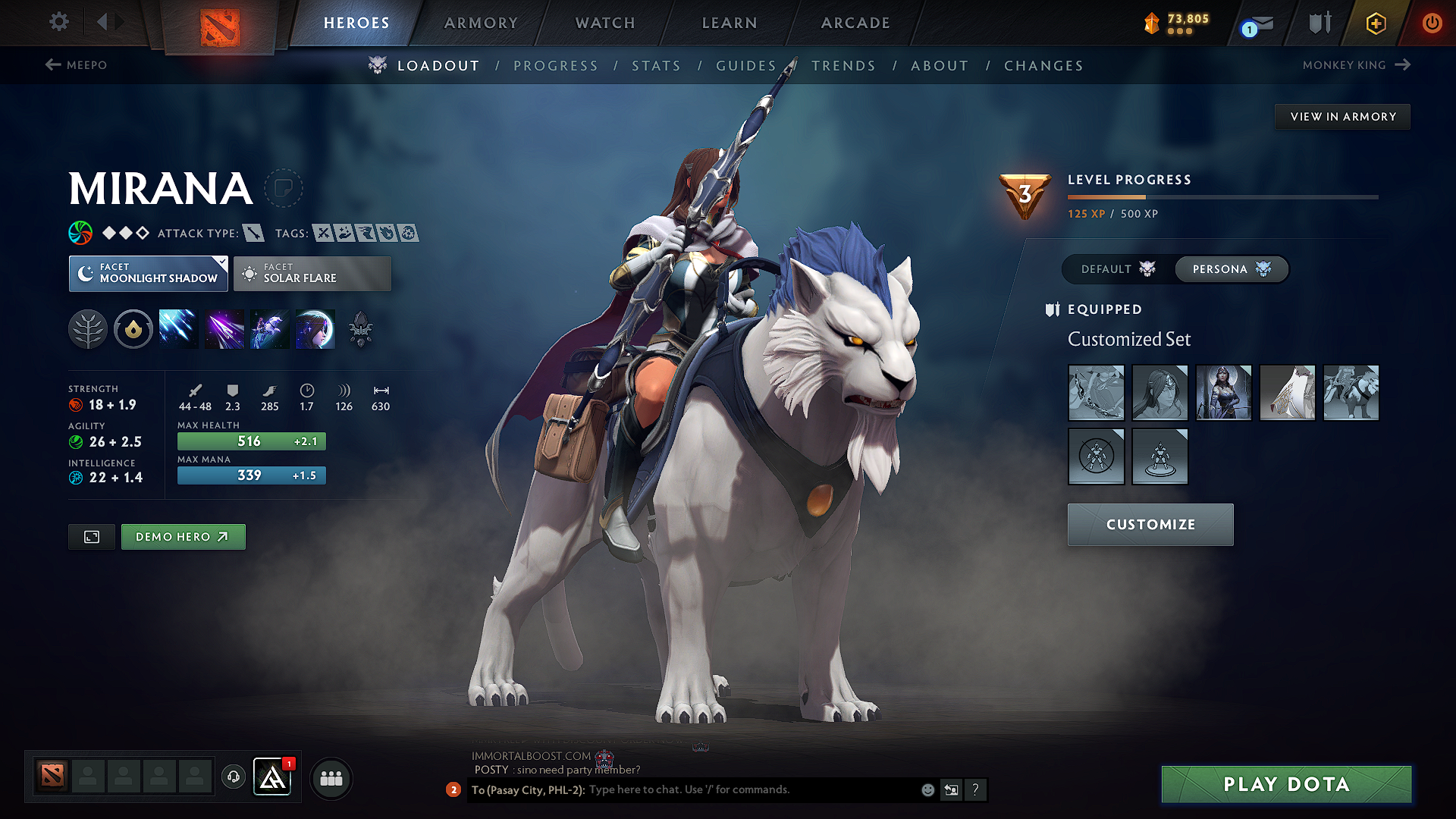Open the Sacred Arrow ability icon

coord(224,328)
